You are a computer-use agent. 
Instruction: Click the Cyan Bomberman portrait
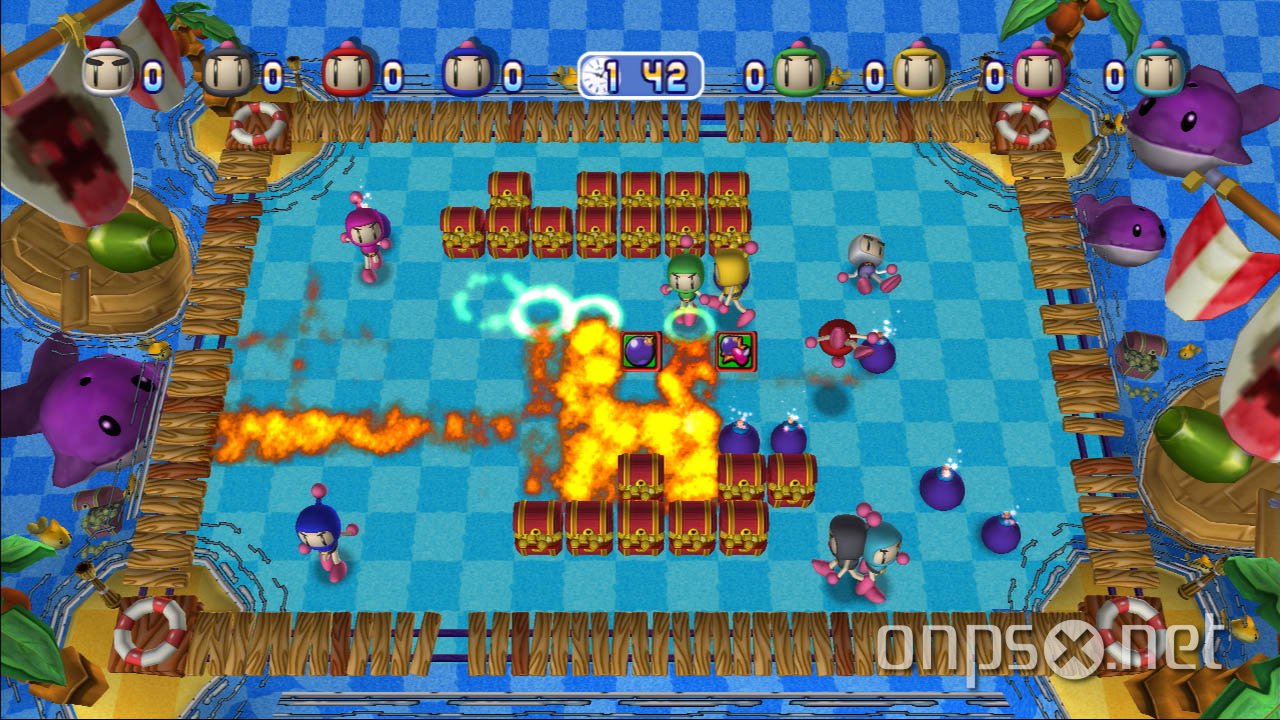1160,72
